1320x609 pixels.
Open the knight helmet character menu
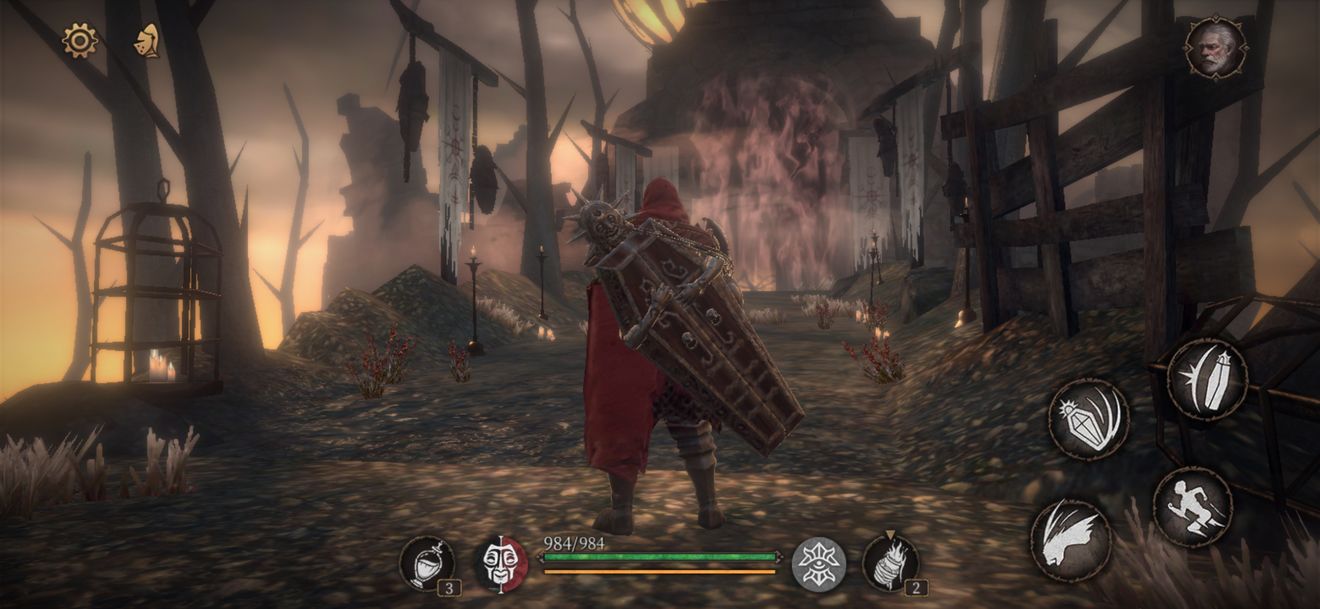tap(147, 41)
